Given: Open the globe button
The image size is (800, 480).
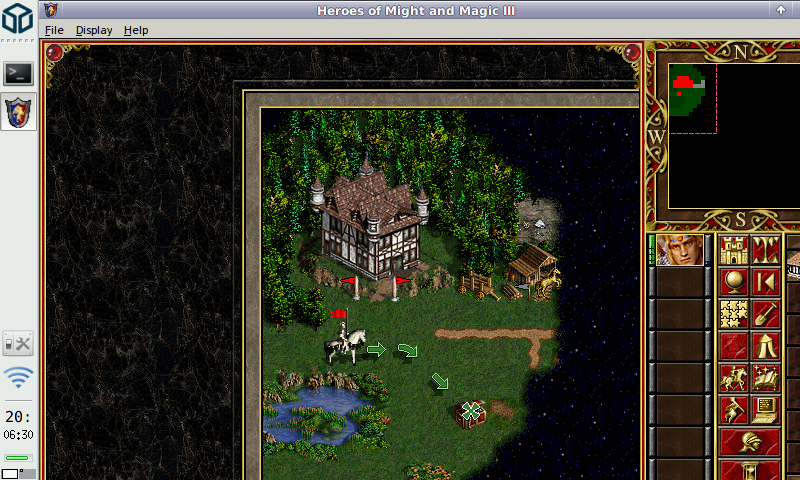Looking at the screenshot, I should [x=735, y=282].
